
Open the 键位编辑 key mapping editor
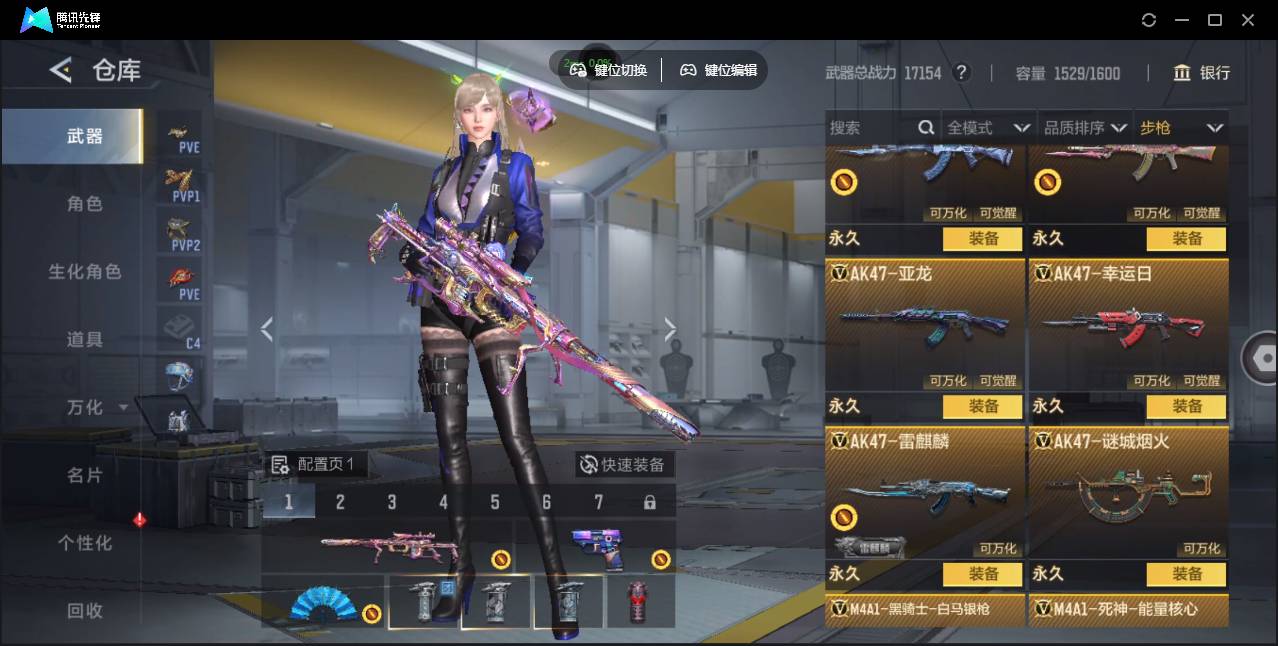719,70
